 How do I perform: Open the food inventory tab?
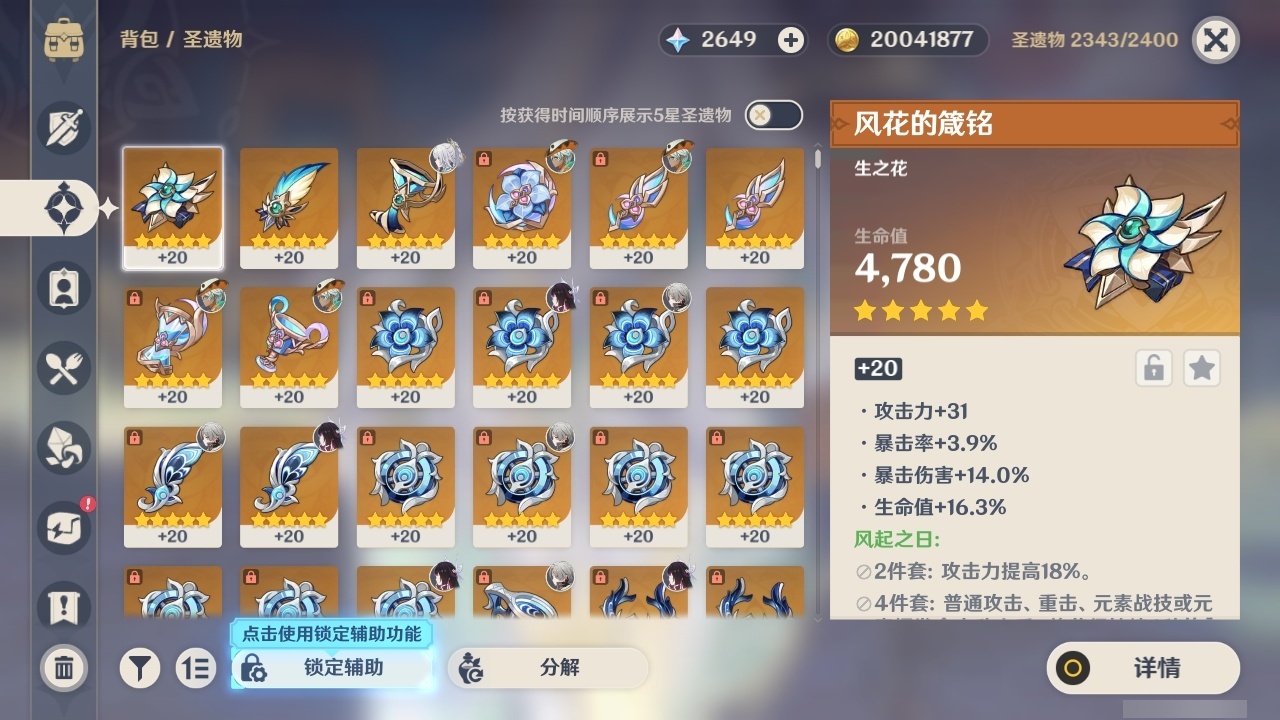(x=62, y=368)
